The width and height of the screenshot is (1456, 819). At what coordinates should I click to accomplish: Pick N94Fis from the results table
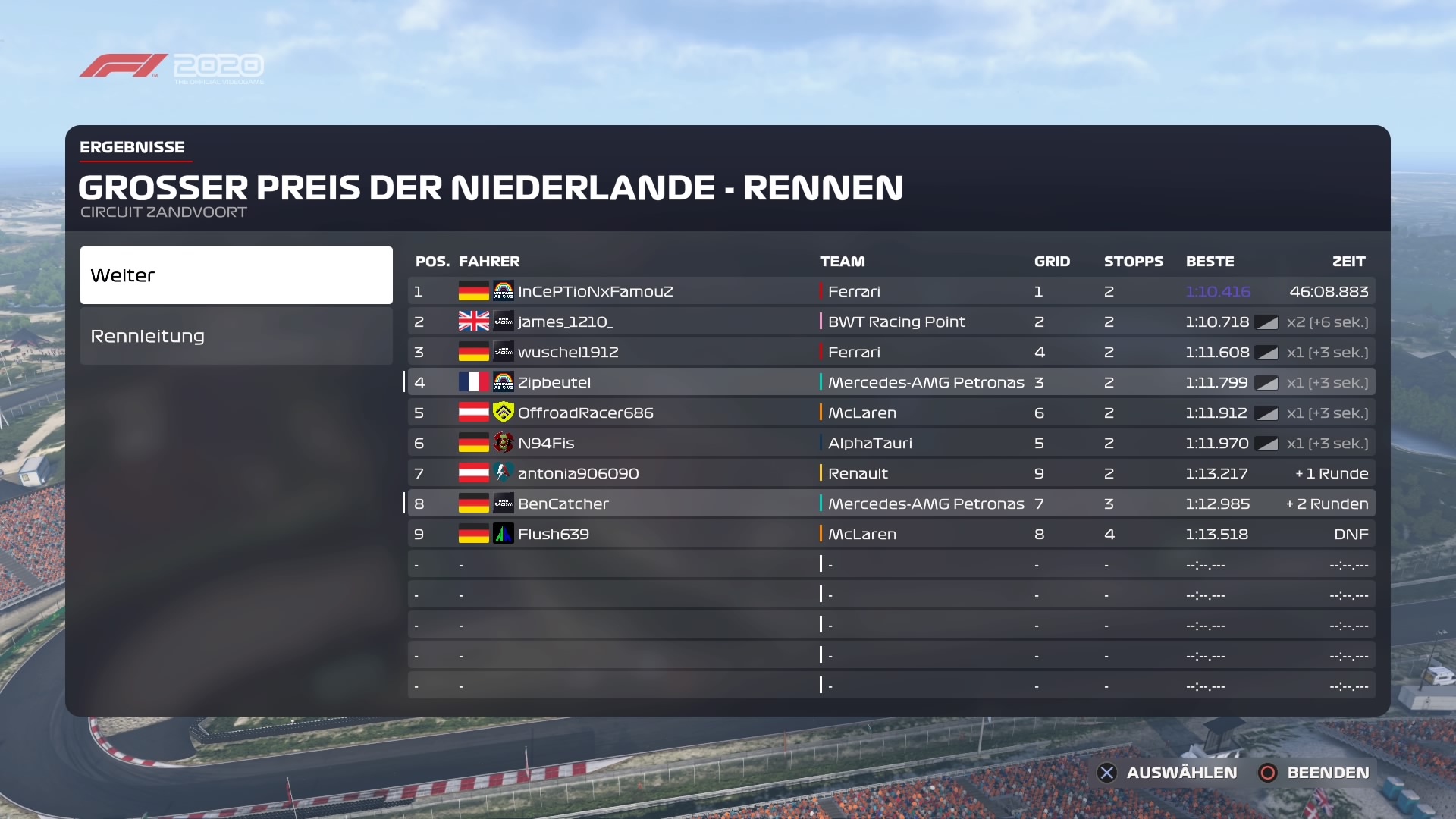click(x=891, y=443)
